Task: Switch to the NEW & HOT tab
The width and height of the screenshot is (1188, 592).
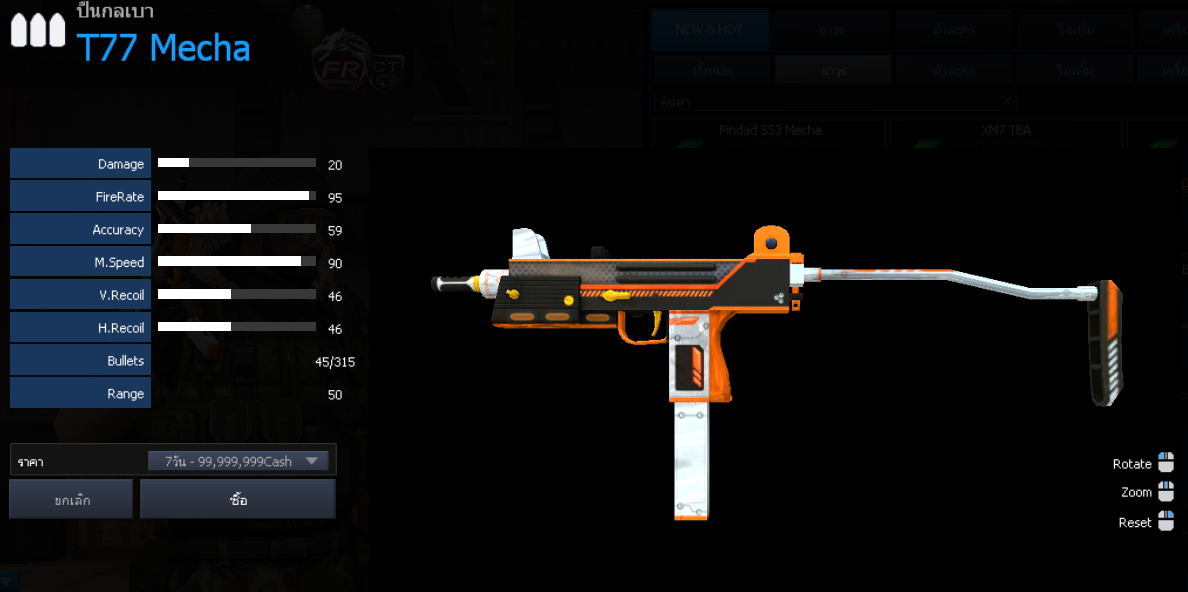Action: pos(709,30)
